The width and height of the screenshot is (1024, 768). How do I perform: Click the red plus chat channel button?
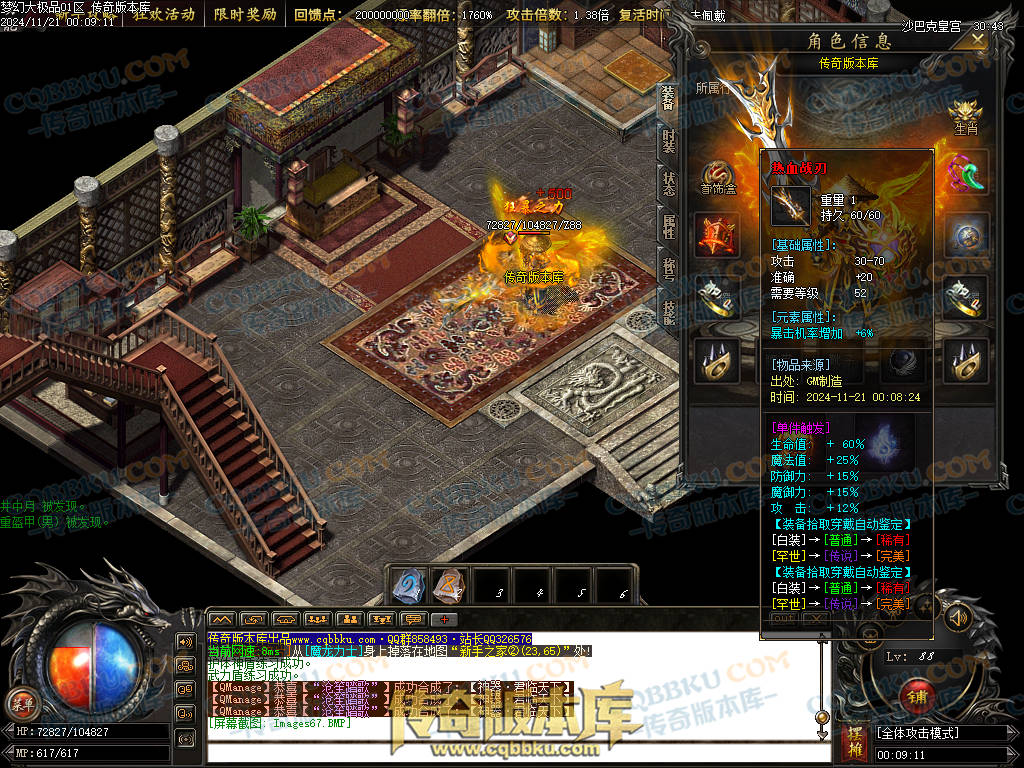point(443,620)
